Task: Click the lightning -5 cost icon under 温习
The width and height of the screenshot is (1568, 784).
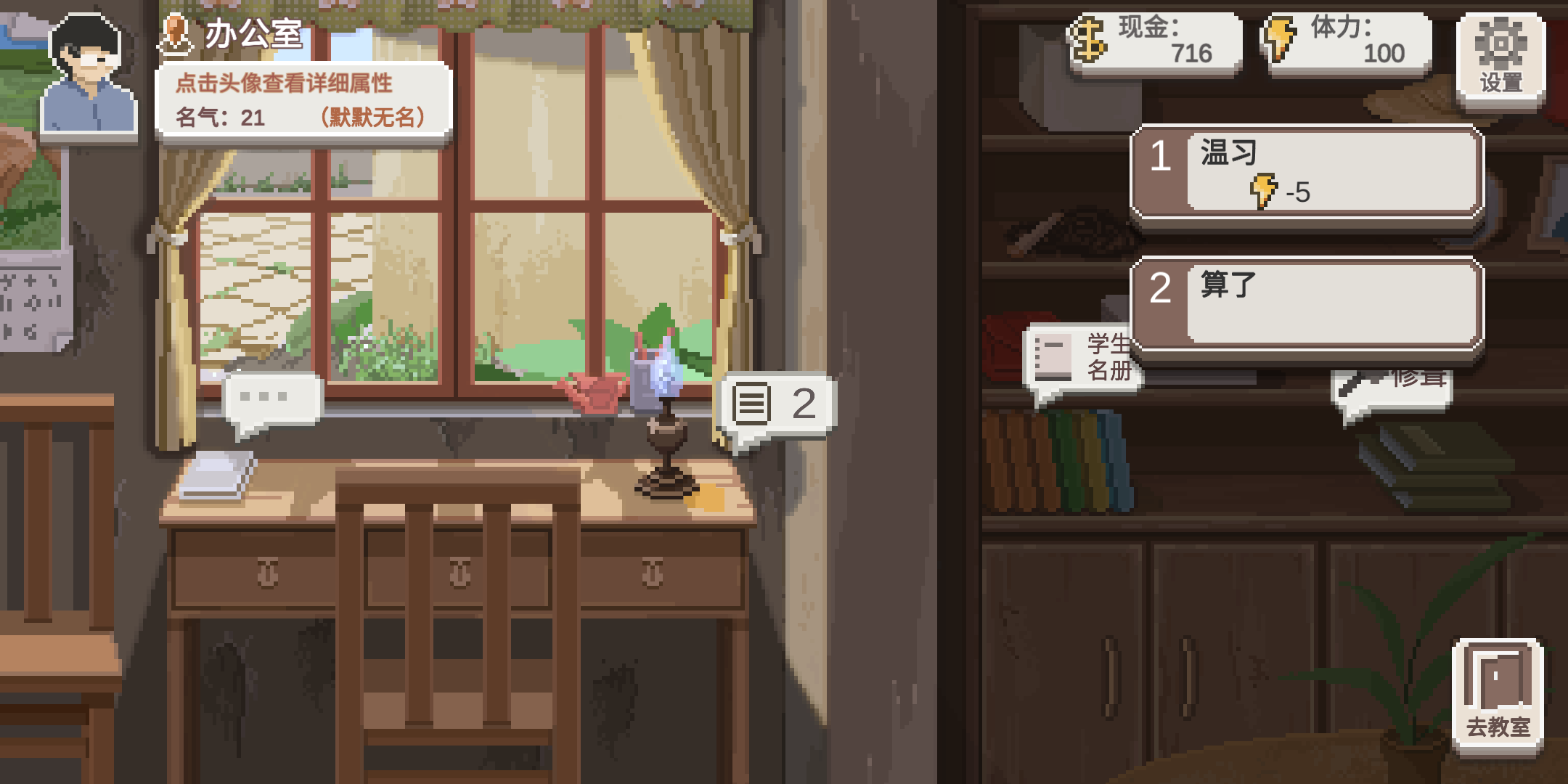Action: click(x=1265, y=191)
